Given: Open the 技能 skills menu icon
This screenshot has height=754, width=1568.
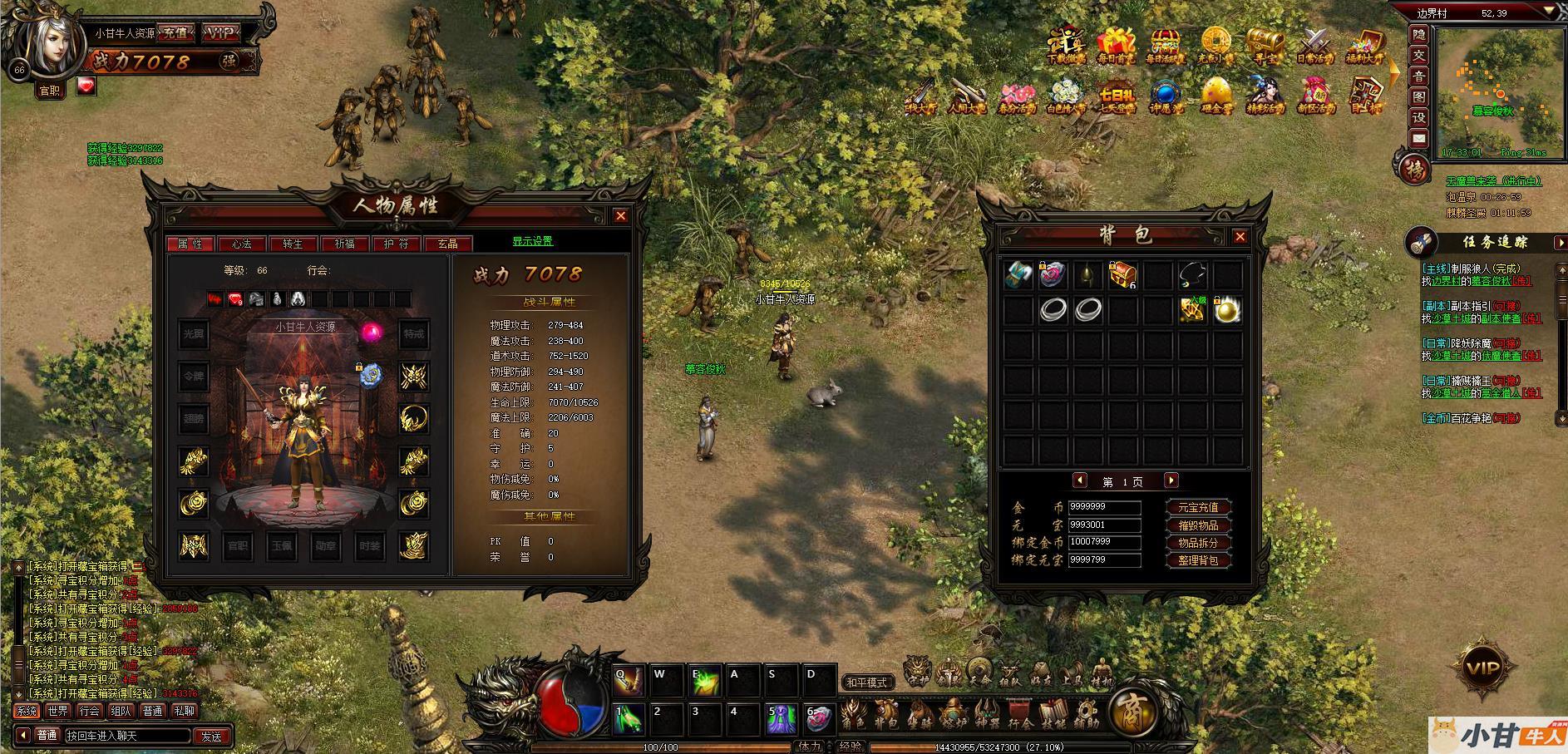Looking at the screenshot, I should (1053, 715).
